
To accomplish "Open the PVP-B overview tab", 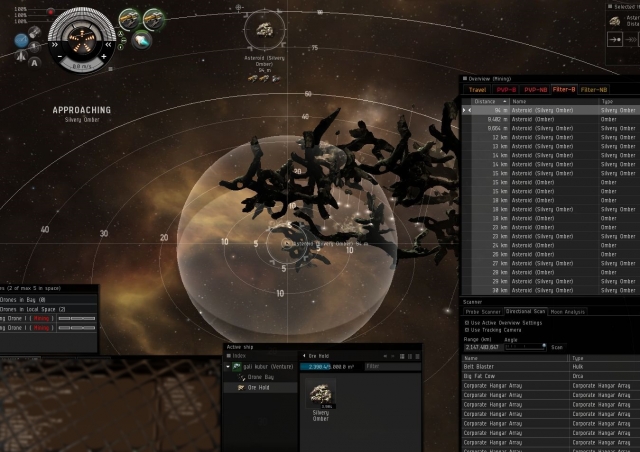I will (507, 90).
